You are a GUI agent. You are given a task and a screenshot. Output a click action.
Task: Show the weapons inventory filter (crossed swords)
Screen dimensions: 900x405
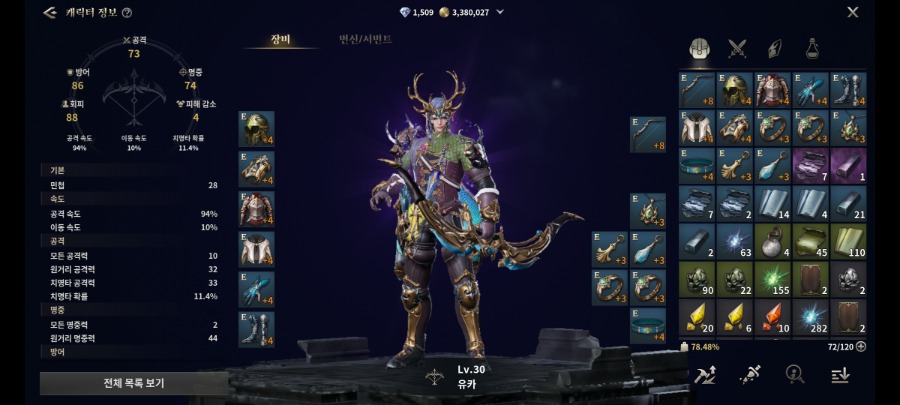[x=738, y=48]
